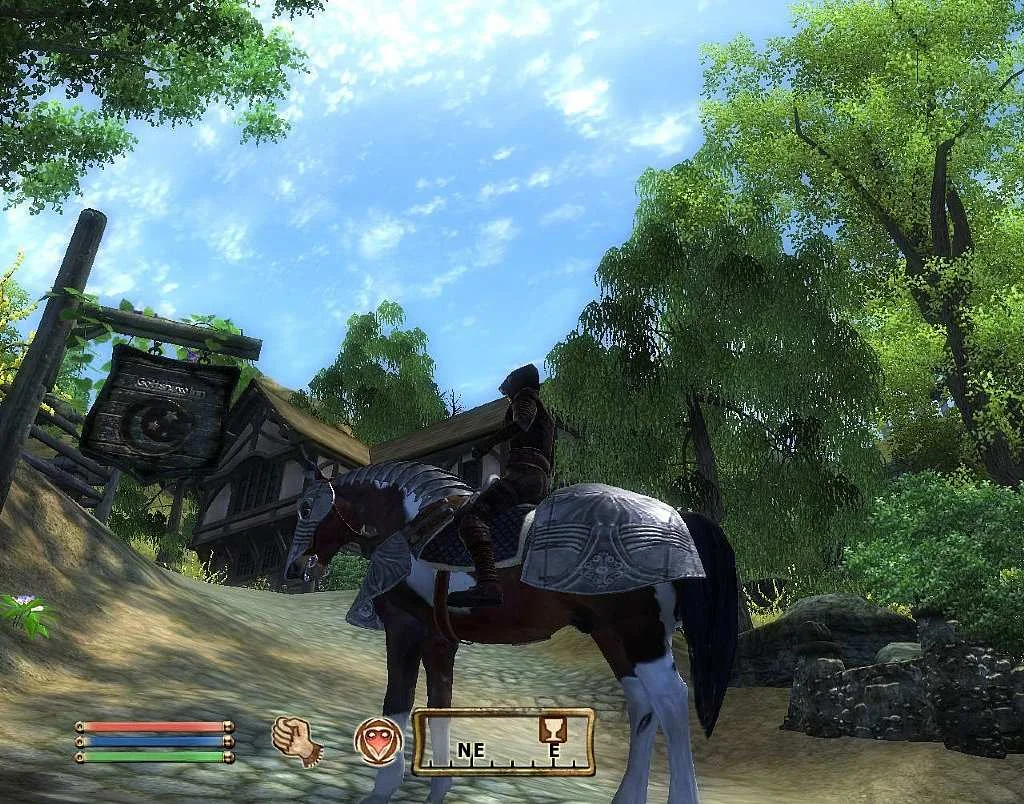Click the fist weapon icon

(296, 741)
